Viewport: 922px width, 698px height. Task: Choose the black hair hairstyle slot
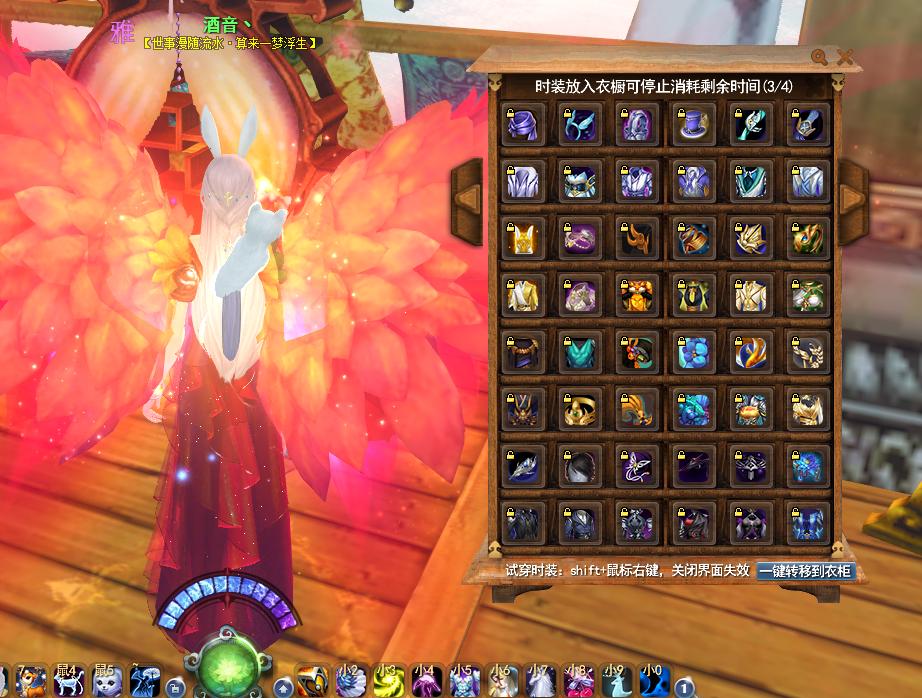(x=580, y=467)
